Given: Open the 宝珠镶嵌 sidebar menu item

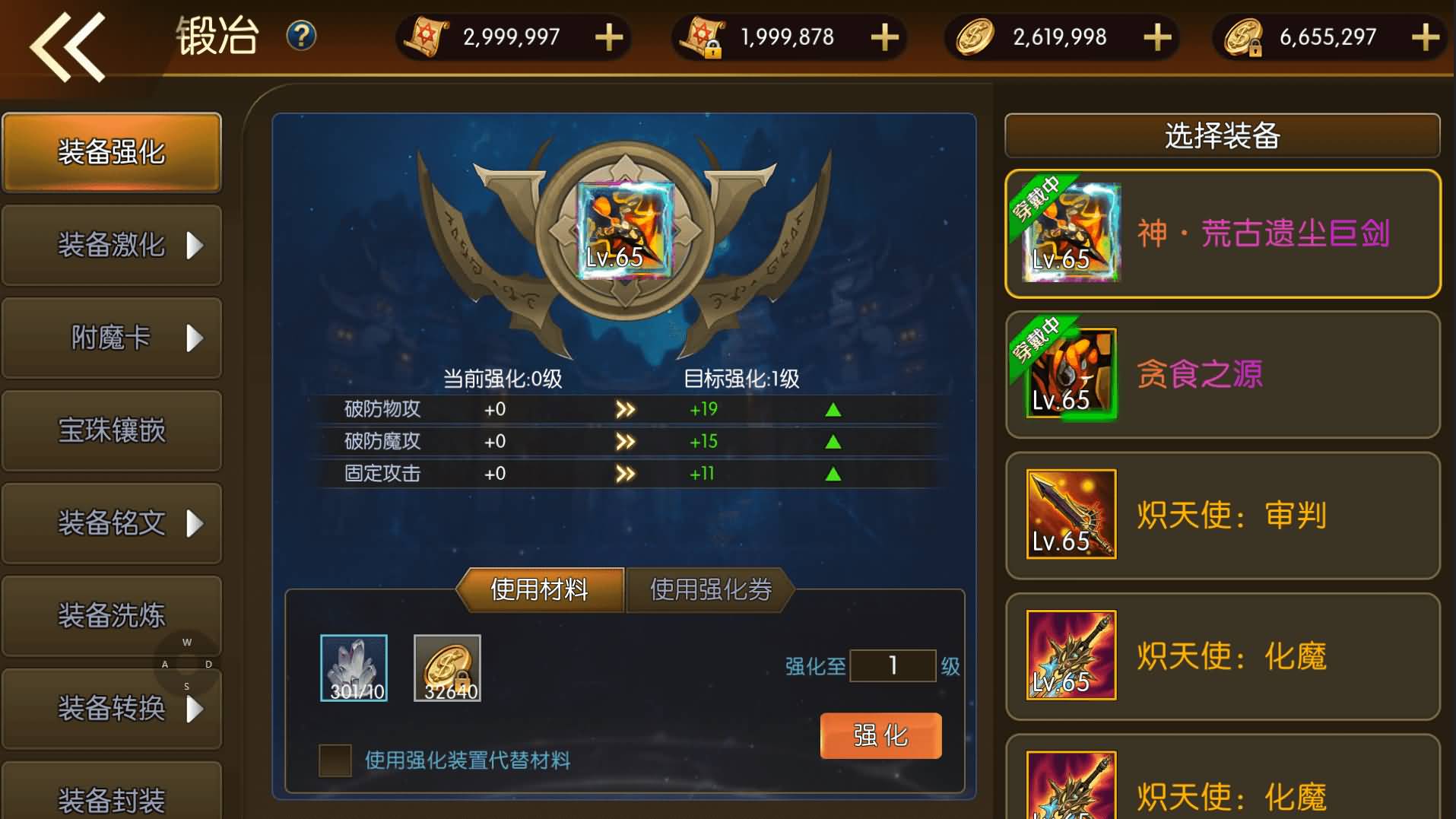Looking at the screenshot, I should [x=112, y=432].
